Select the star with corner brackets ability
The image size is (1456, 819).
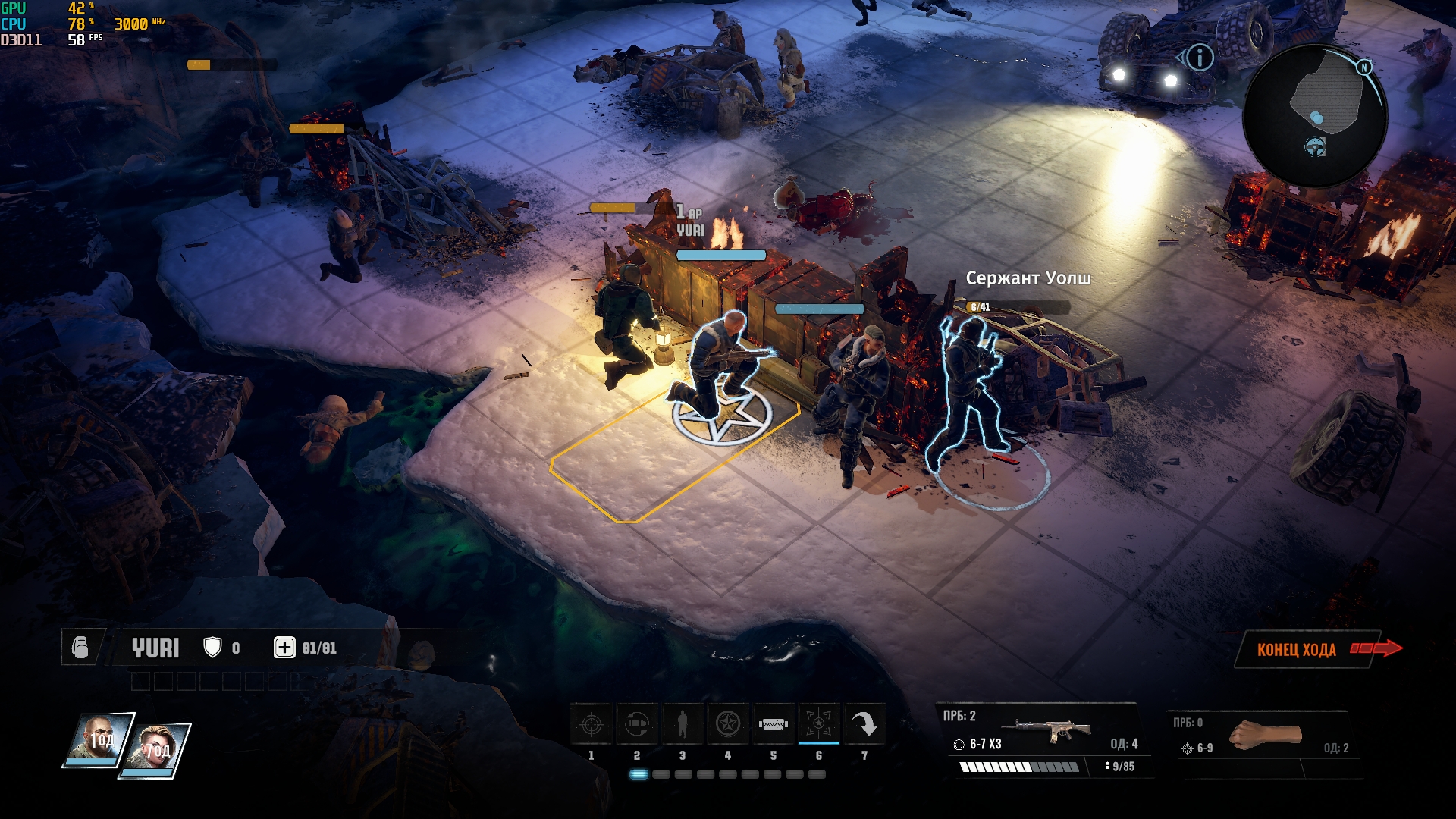pyautogui.click(x=819, y=724)
